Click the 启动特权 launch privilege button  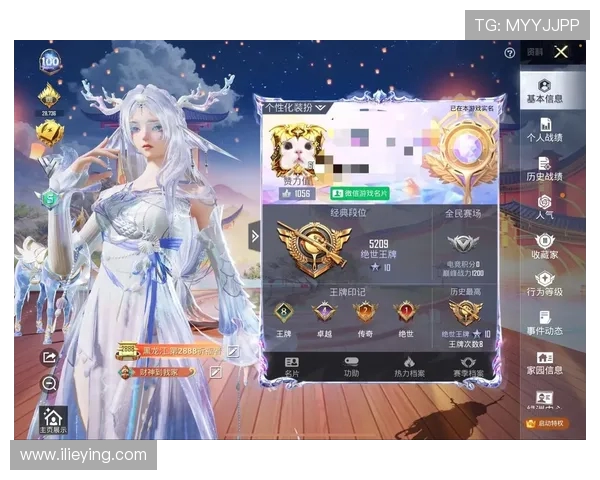coord(544,423)
